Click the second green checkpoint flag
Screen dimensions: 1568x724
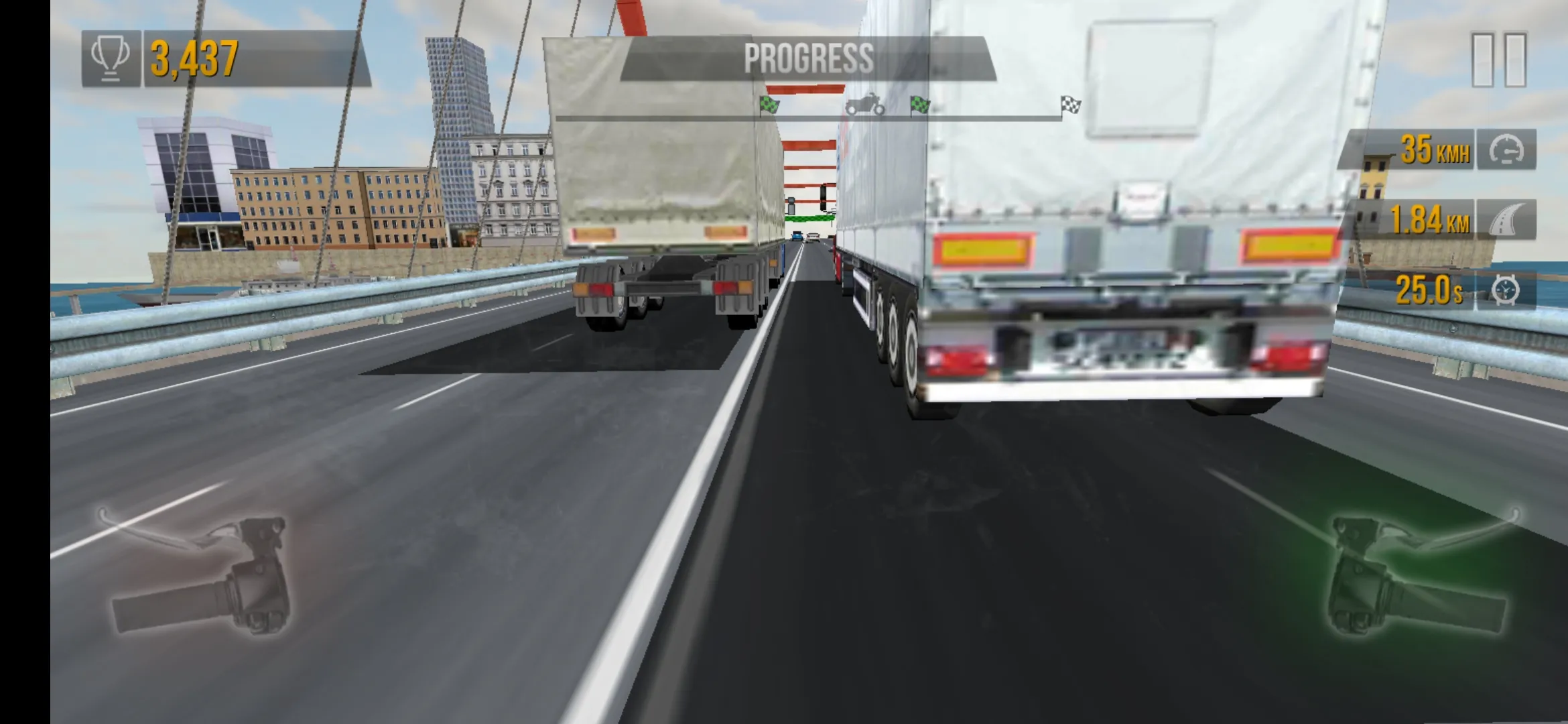(x=919, y=104)
